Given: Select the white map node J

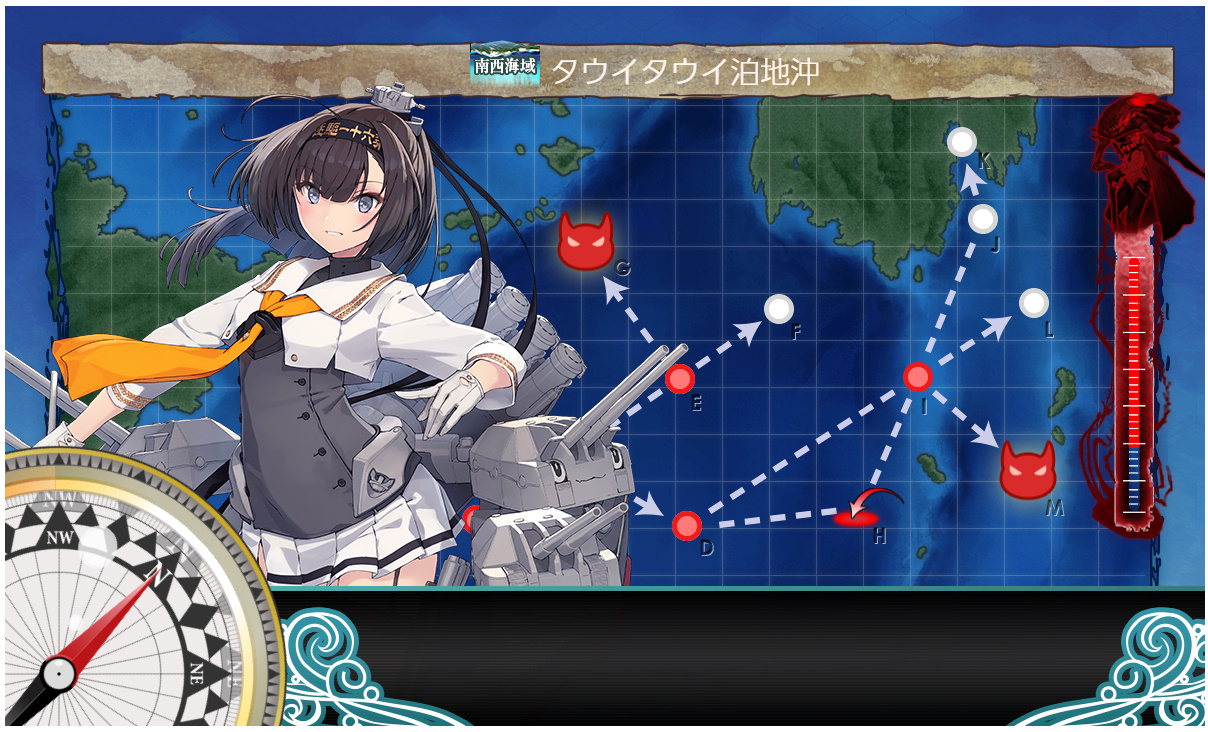Looking at the screenshot, I should (x=983, y=218).
